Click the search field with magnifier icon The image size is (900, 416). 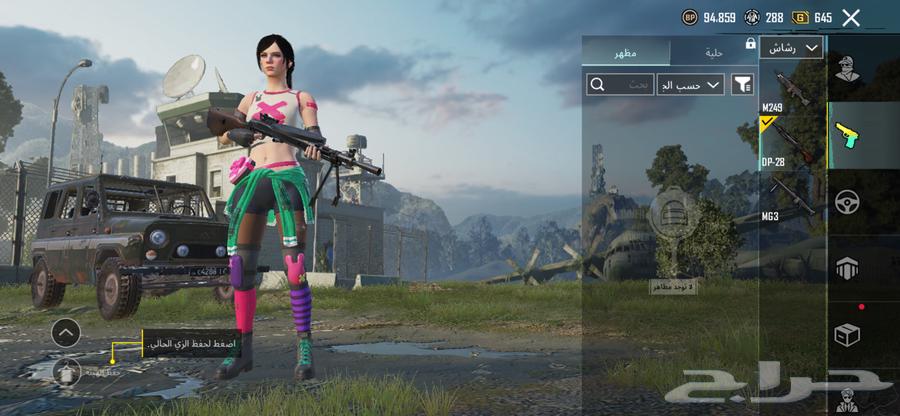617,85
